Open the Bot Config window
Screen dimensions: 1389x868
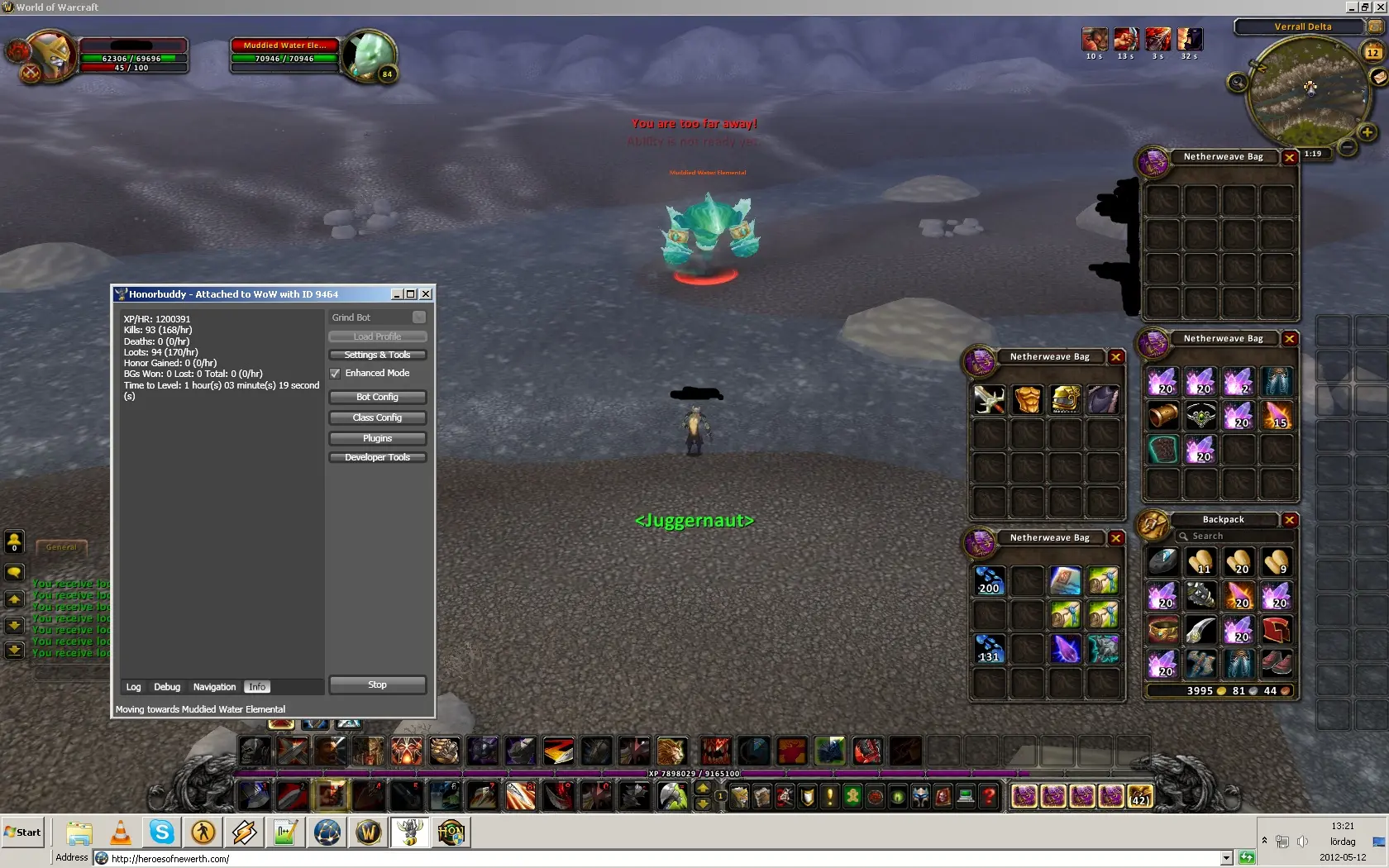pos(377,397)
